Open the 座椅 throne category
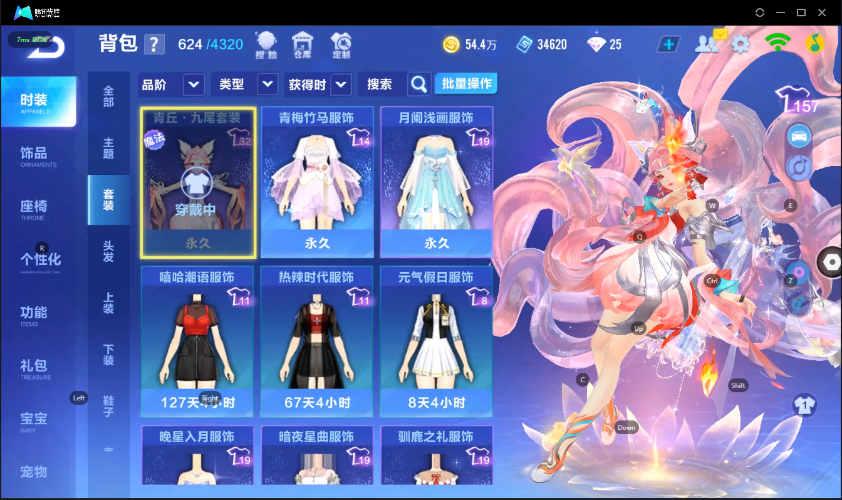 point(34,208)
